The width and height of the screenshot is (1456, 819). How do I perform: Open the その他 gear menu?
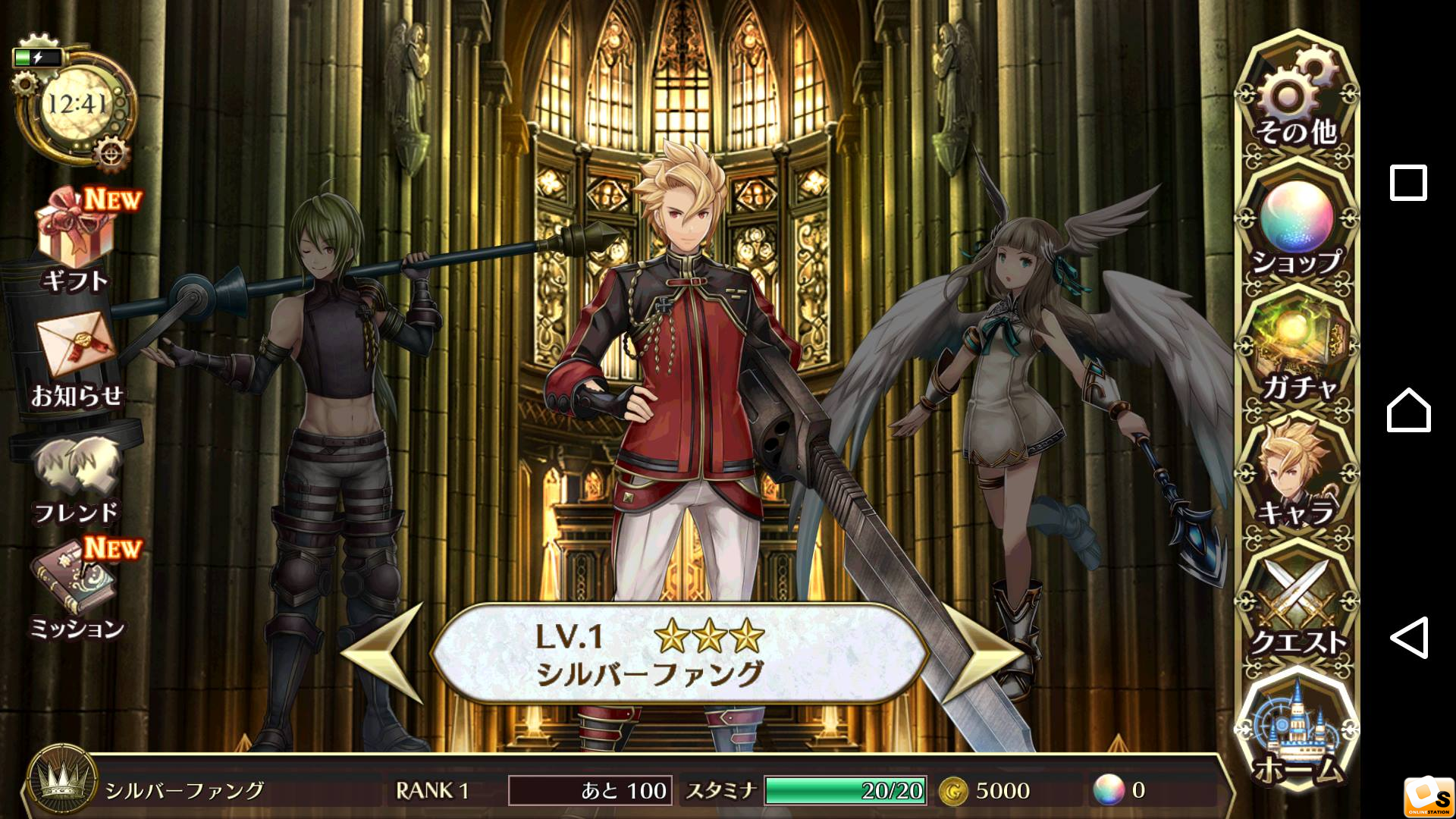pos(1297,99)
